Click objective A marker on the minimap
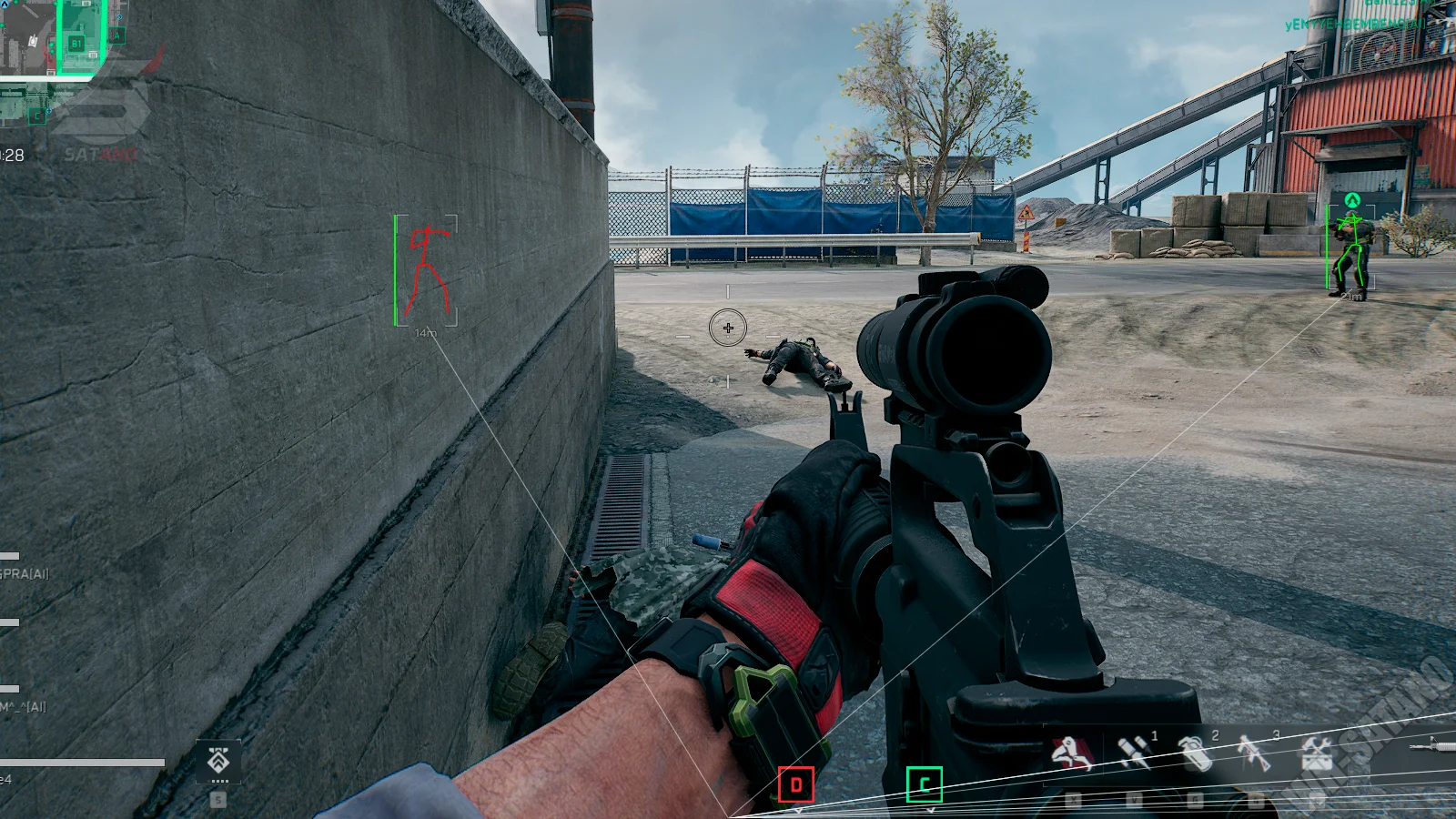The width and height of the screenshot is (1456, 819). [x=116, y=35]
